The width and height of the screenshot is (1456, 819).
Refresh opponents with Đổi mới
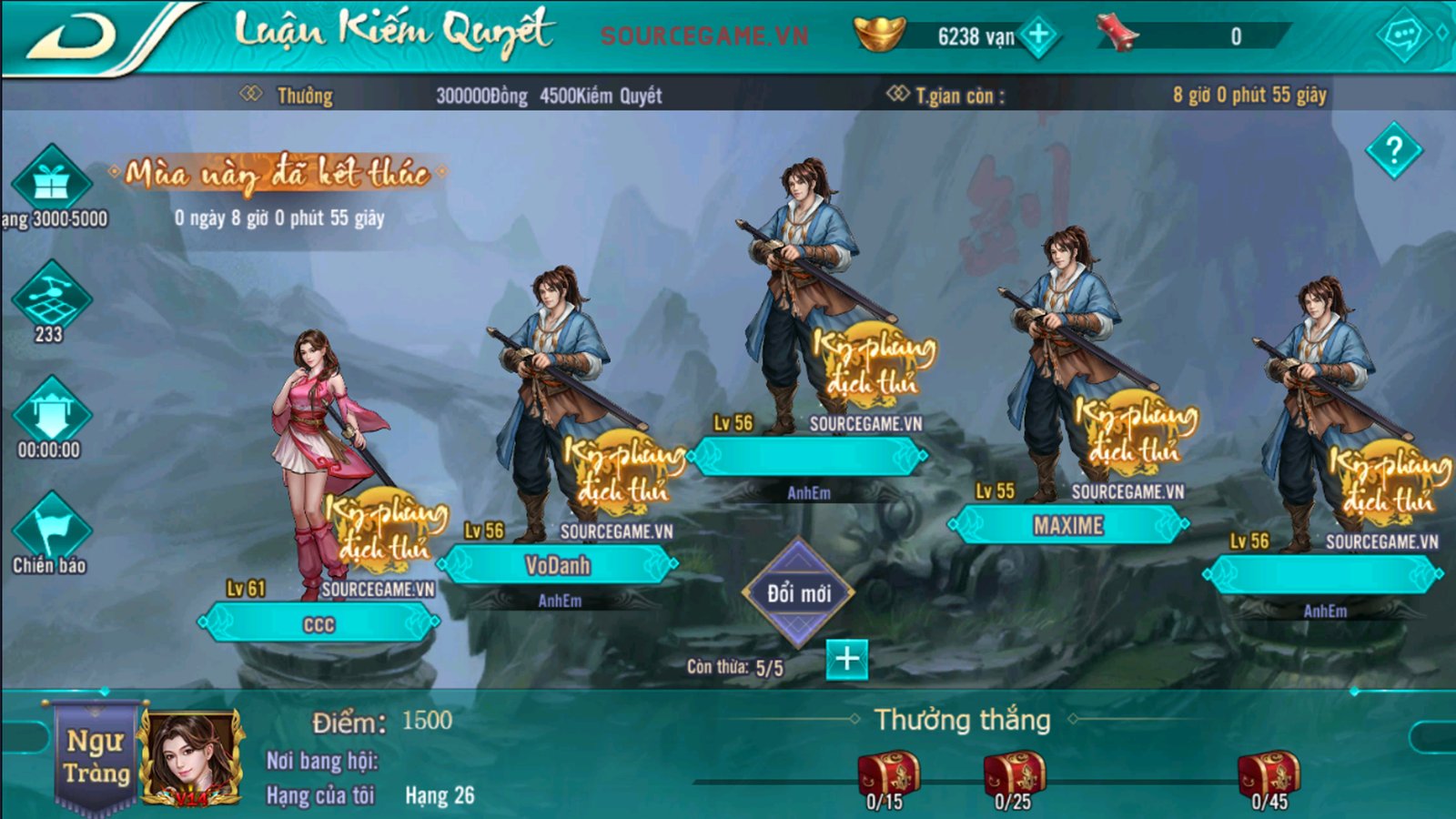point(798,593)
